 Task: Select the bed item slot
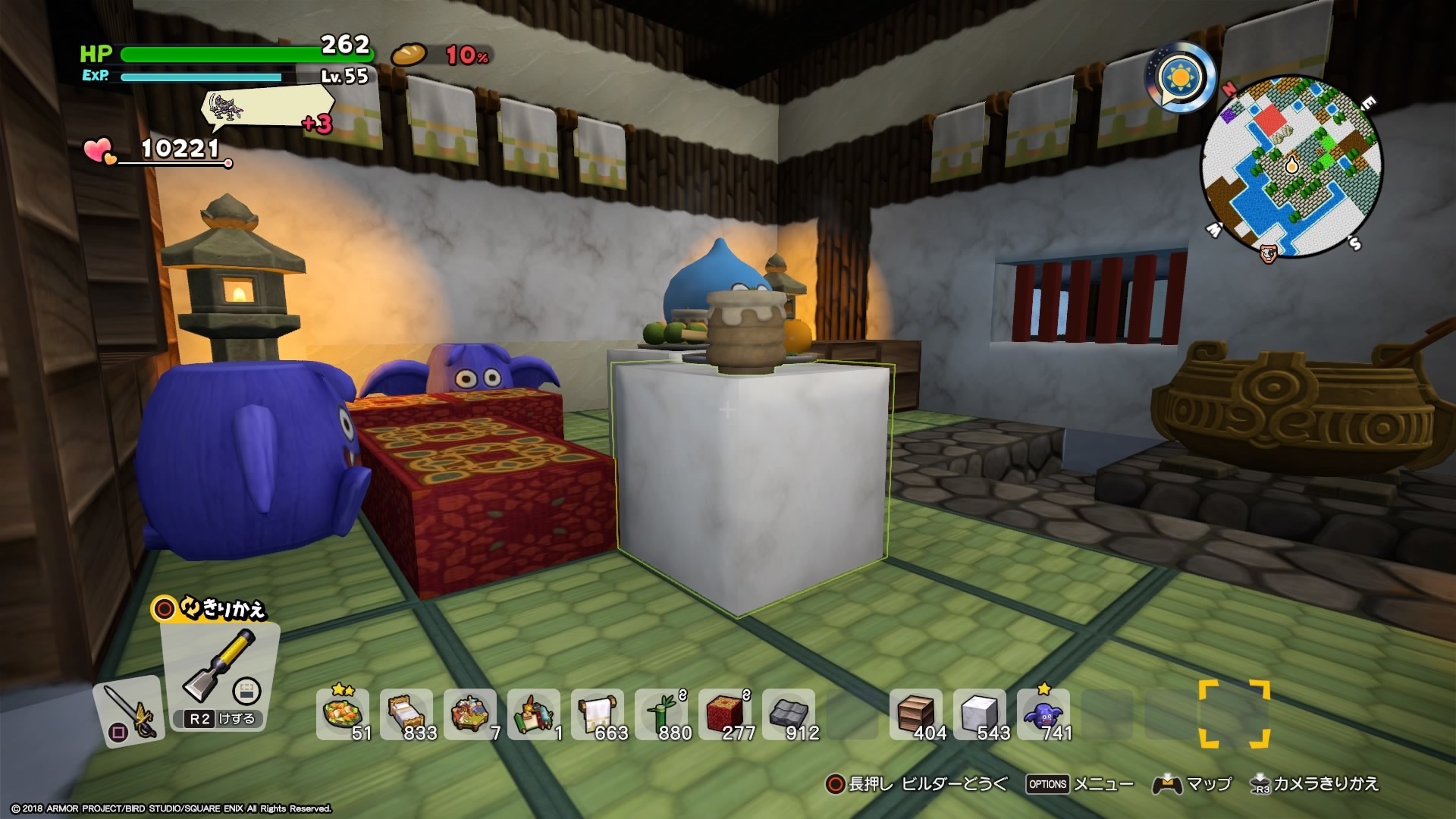point(406,714)
